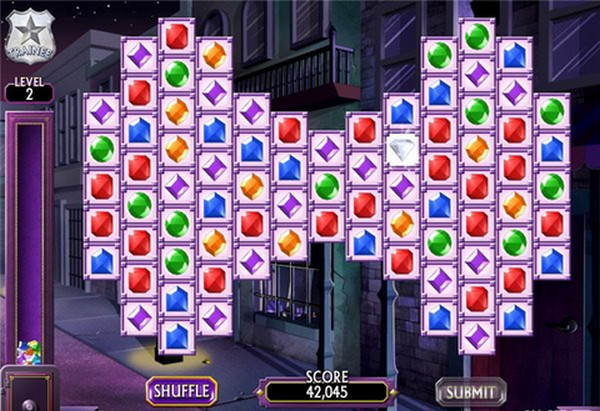This screenshot has width=600, height=411.
Task: Click the purple SHUFFLE button
Action: 182,389
